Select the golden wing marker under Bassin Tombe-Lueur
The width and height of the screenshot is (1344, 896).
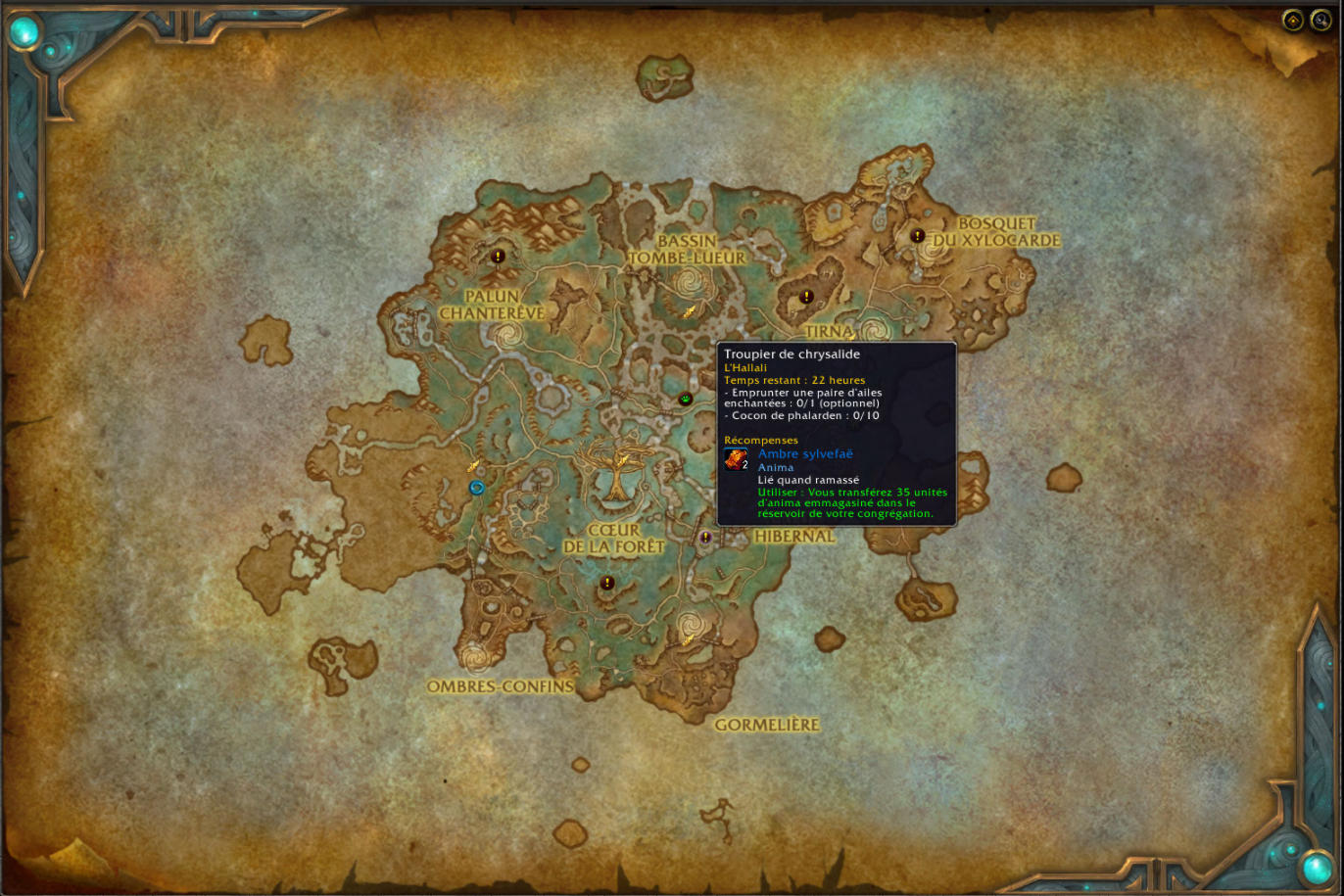(690, 311)
